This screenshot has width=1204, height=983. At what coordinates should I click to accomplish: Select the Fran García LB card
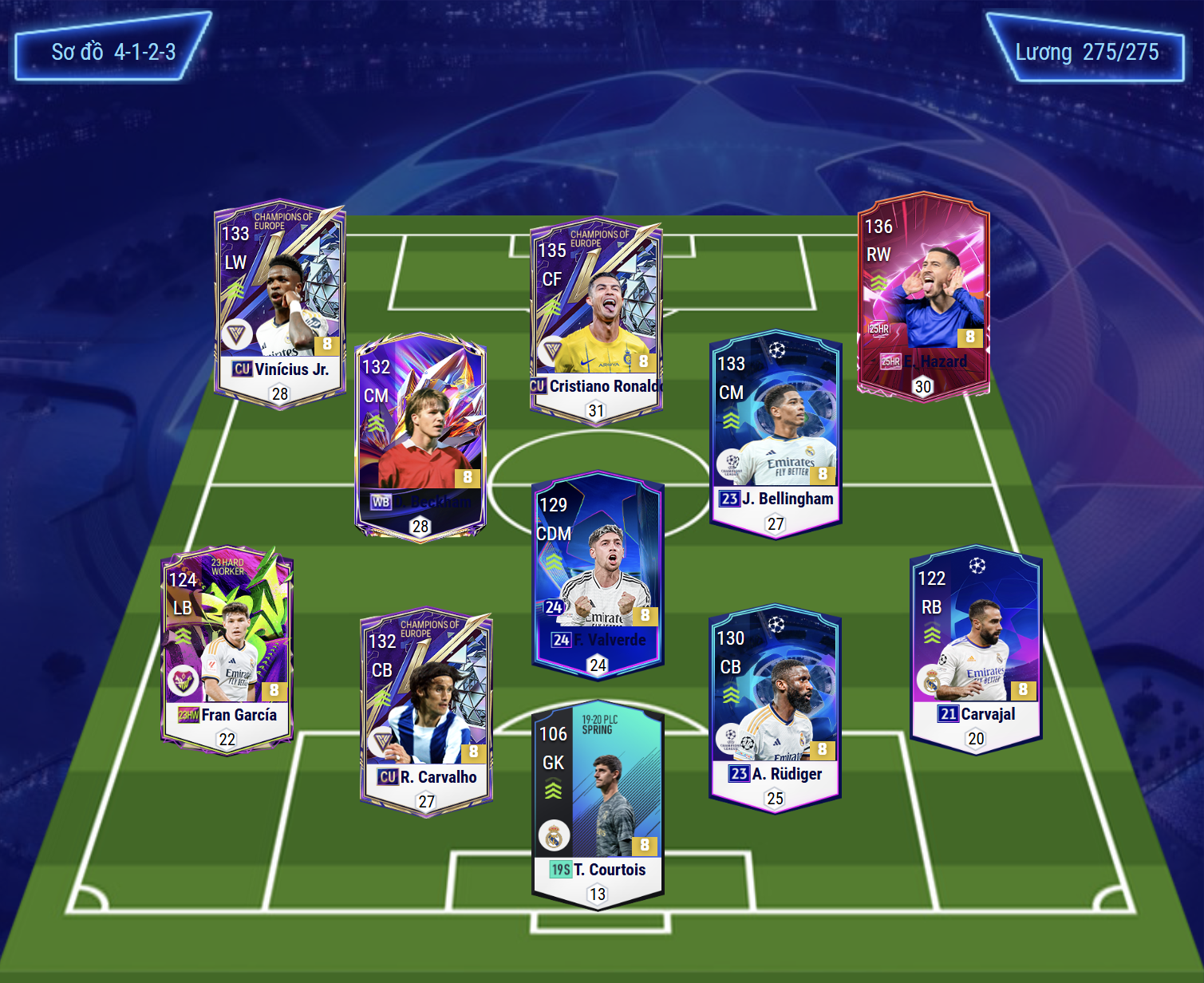pos(227,649)
